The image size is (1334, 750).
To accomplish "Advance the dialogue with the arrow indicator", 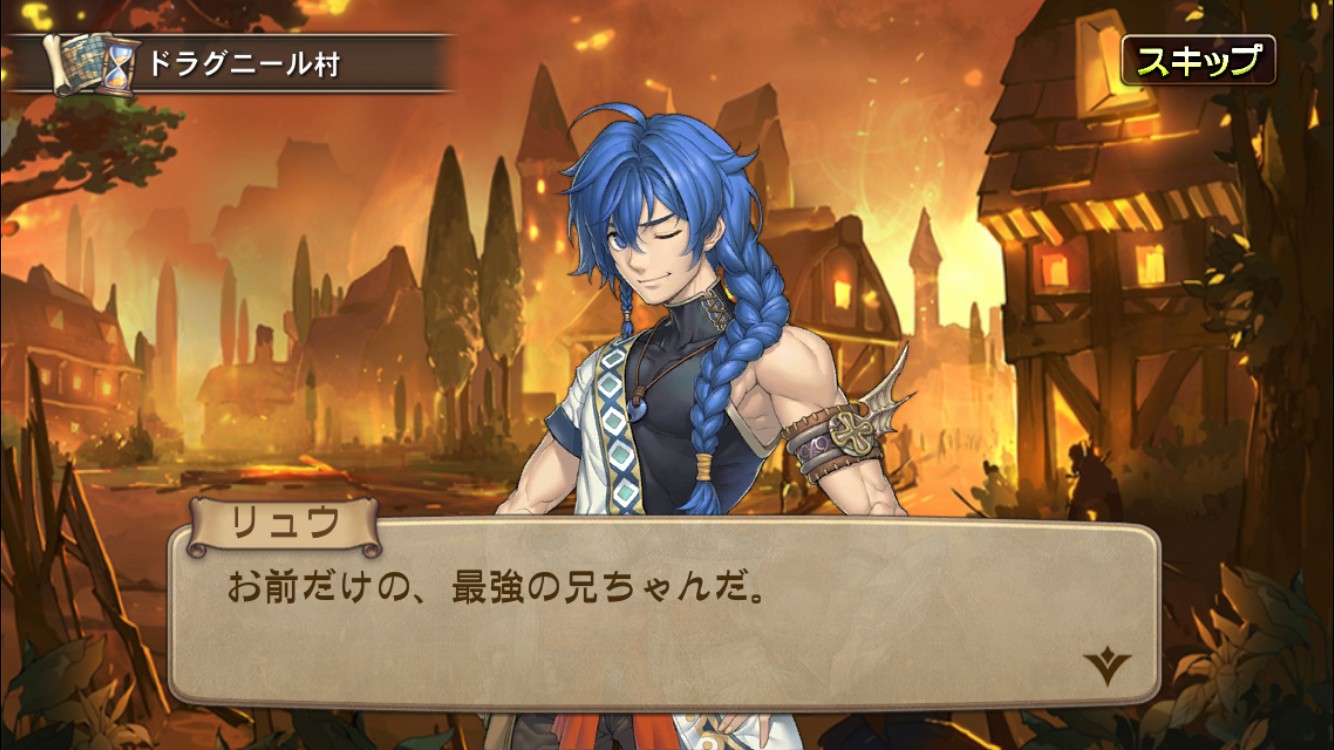I will 1107,665.
